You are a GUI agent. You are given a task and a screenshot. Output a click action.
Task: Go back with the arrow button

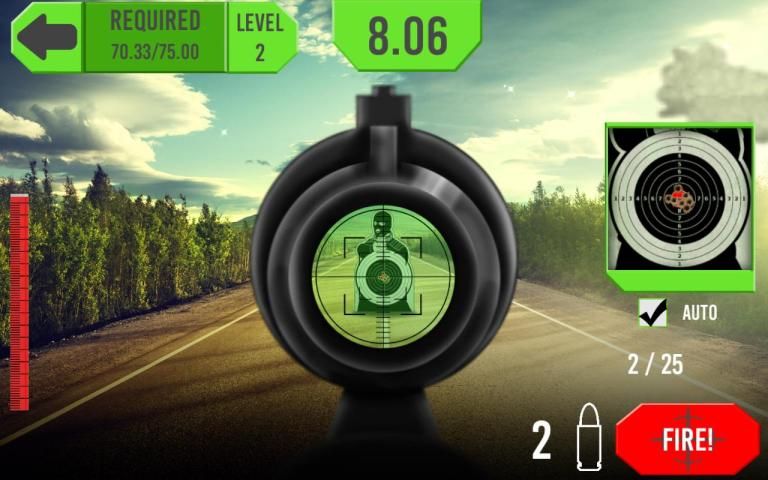tap(46, 36)
